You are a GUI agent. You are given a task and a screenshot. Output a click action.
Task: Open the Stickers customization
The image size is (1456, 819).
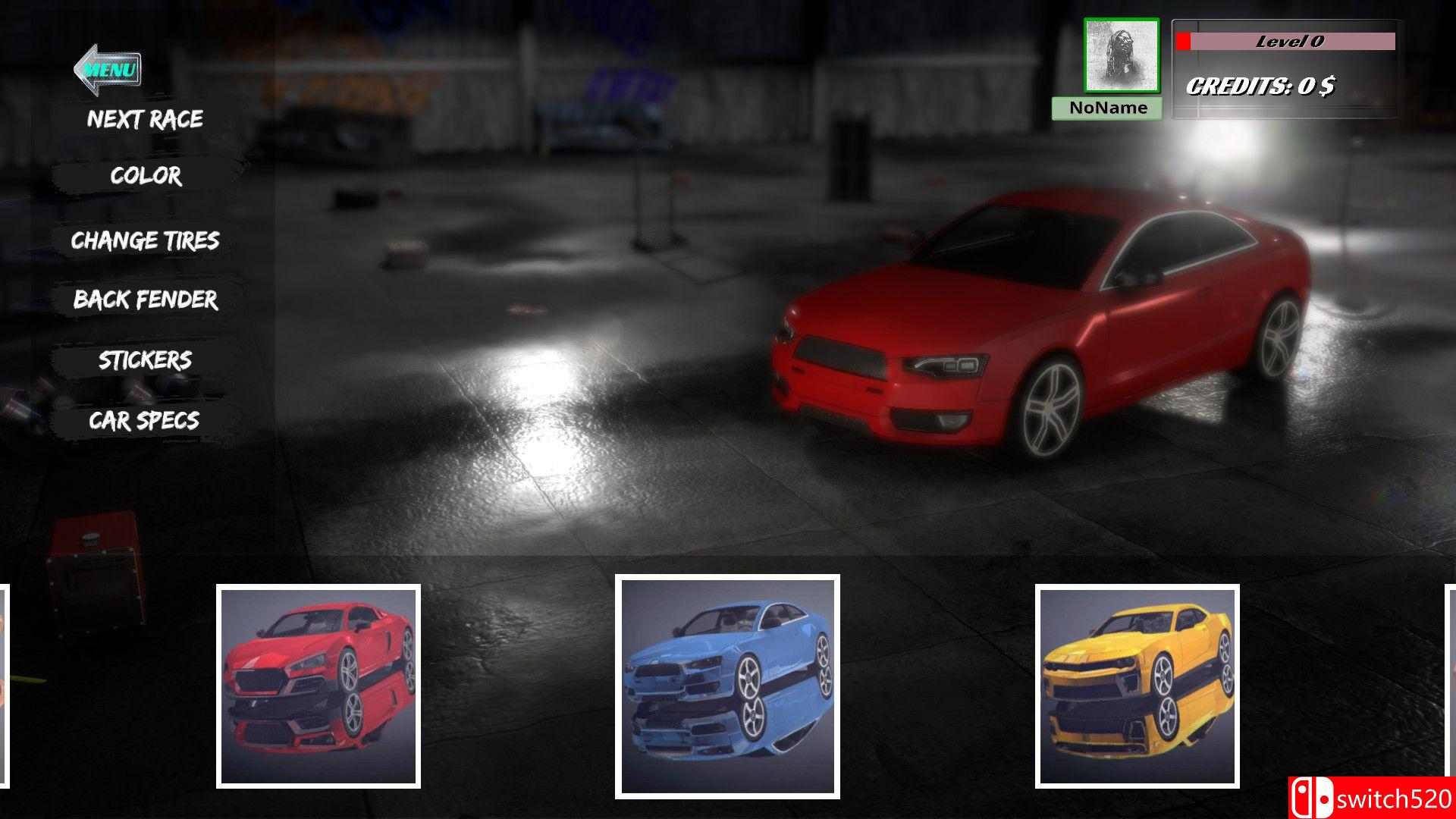tap(144, 360)
